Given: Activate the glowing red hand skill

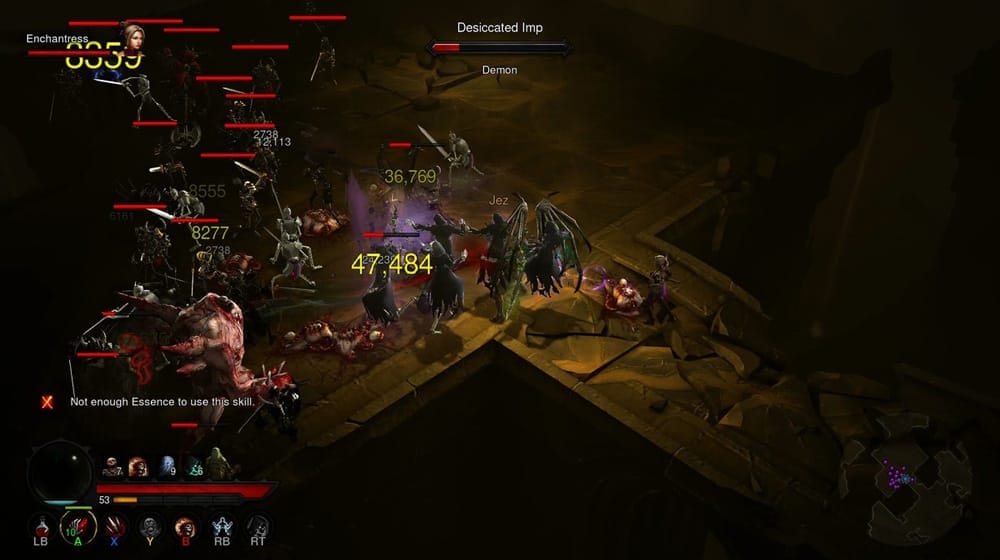Looking at the screenshot, I should [78, 525].
